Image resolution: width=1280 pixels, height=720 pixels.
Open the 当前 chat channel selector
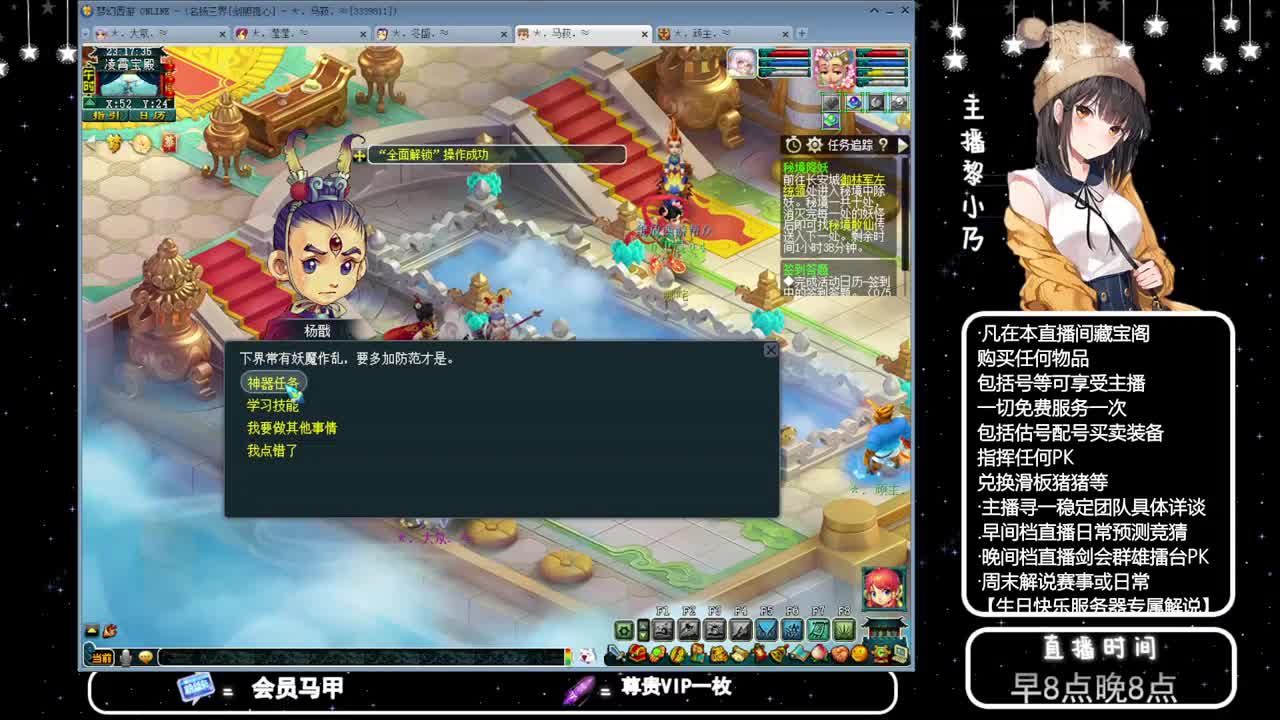click(101, 657)
